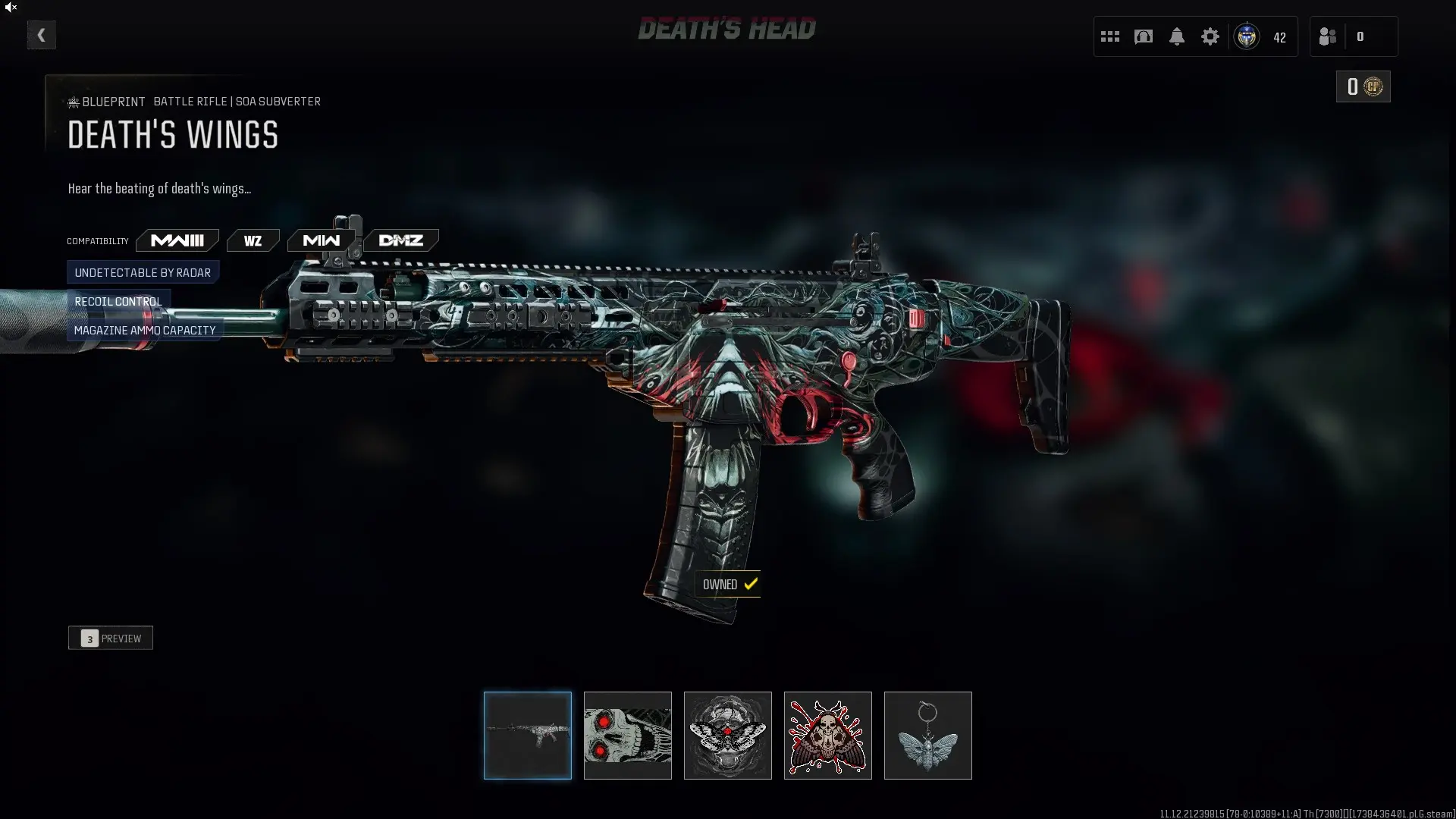This screenshot has height=819, width=1456.
Task: Open settings with the gear icon
Action: [x=1210, y=36]
